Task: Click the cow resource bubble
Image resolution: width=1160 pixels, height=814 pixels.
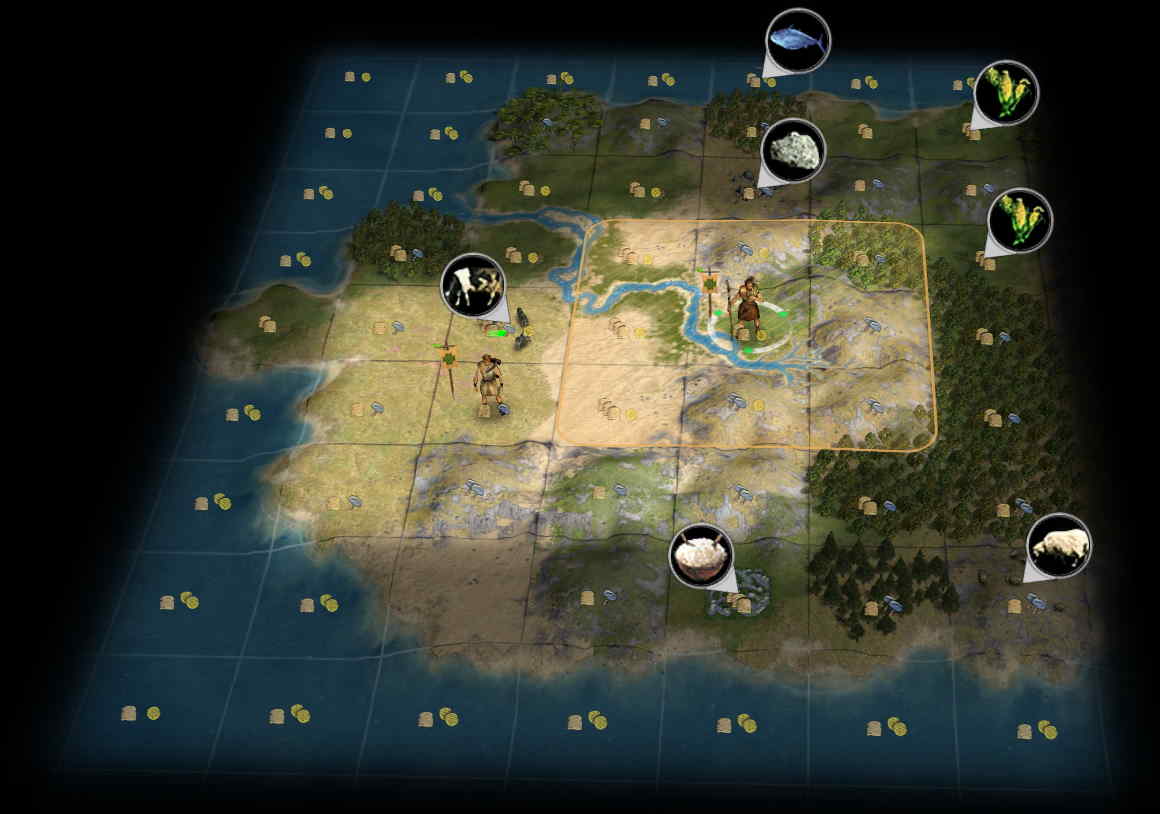Action: coord(473,285)
